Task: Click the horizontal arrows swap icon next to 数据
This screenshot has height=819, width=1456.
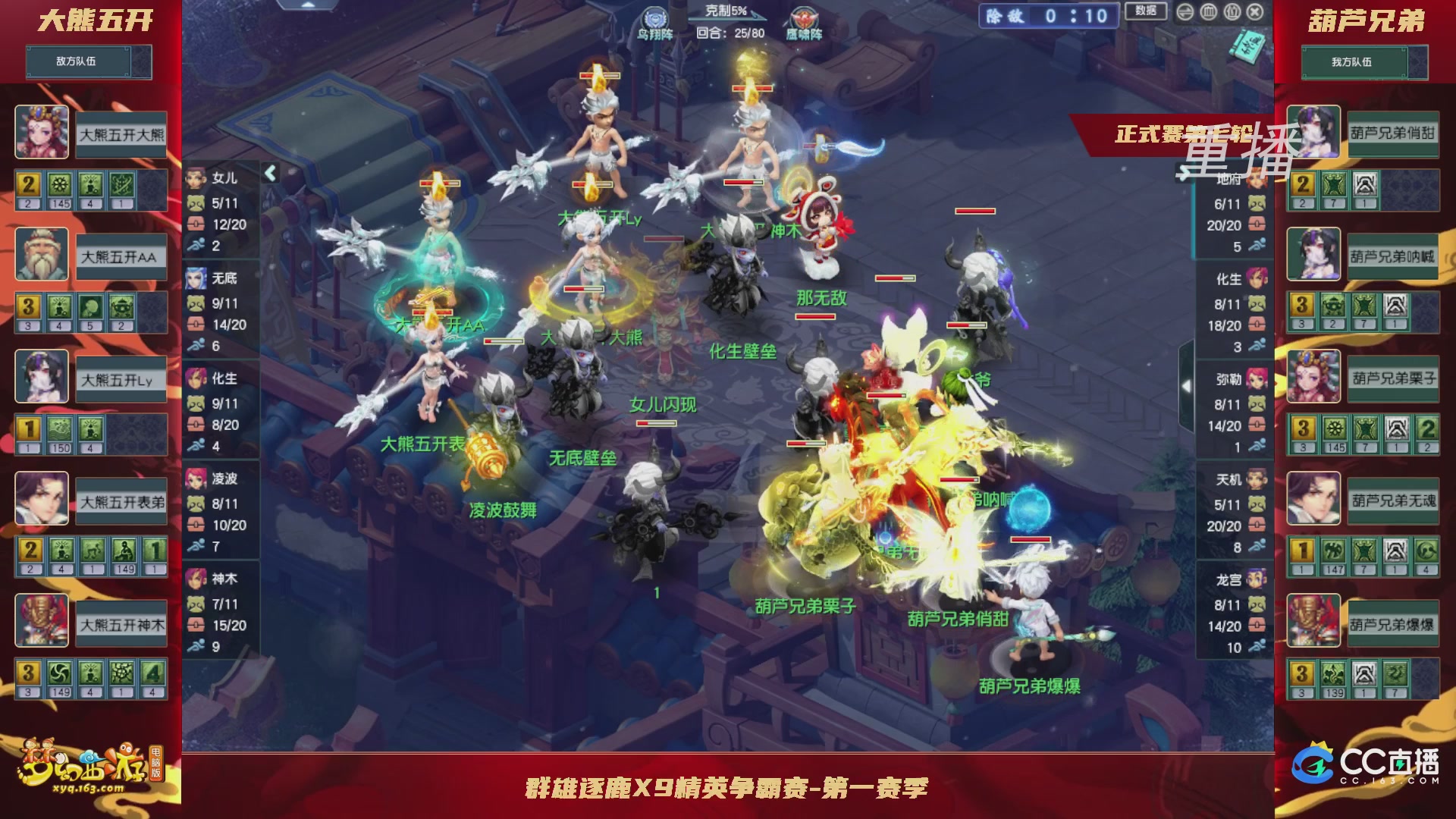Action: (1184, 12)
